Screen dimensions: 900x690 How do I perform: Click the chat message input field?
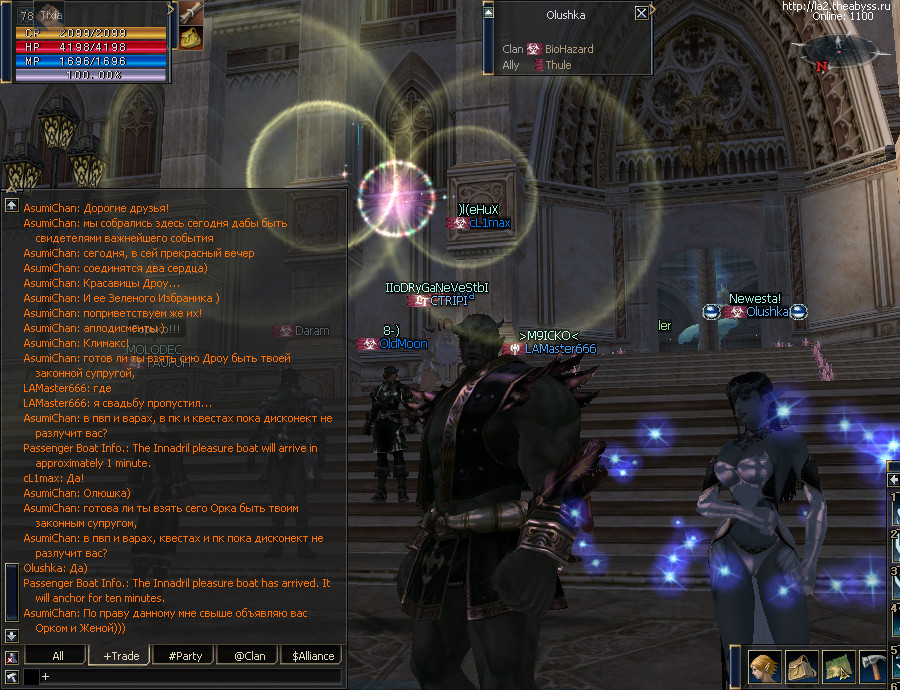click(x=190, y=677)
